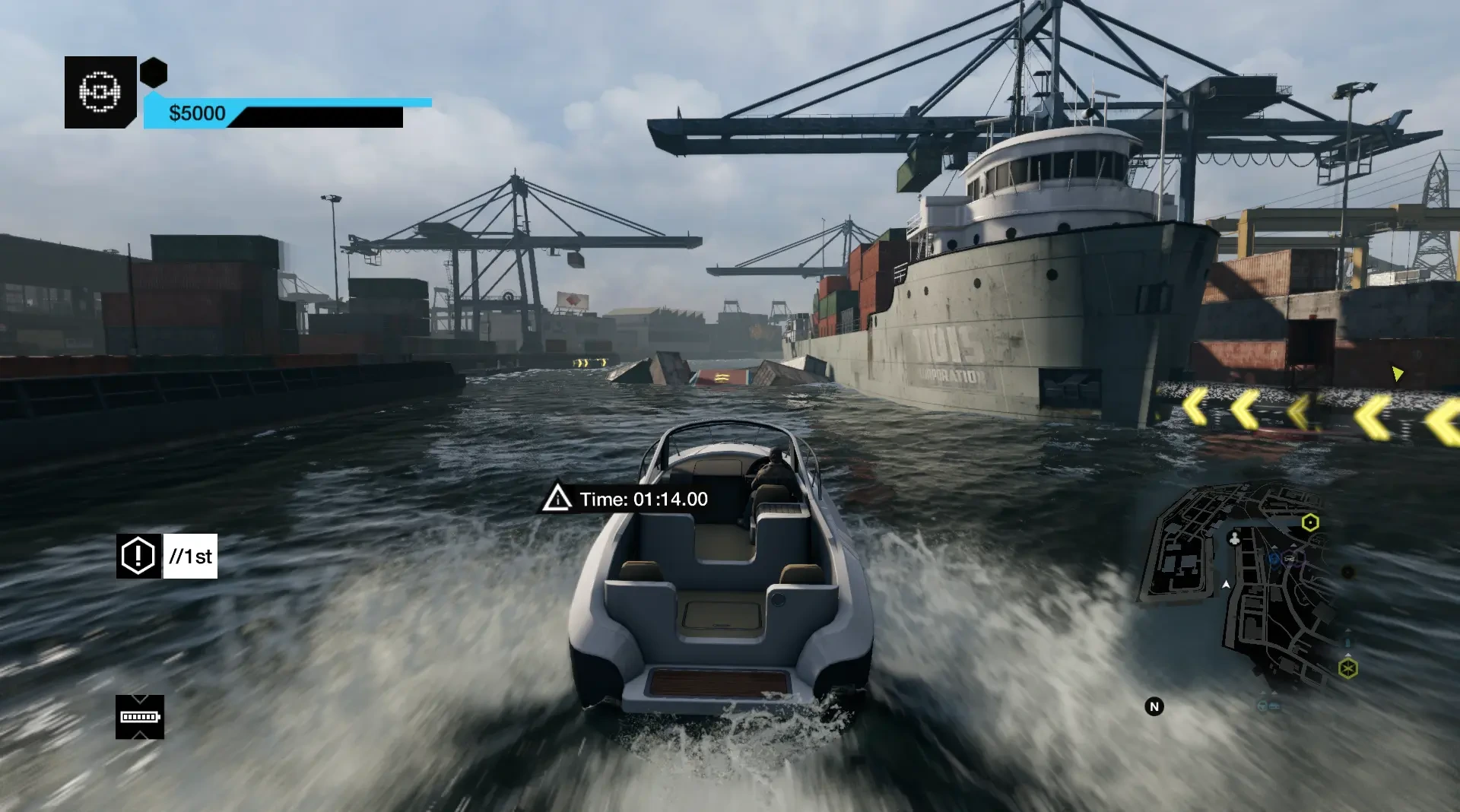Click the N compass indicator near the minimap
The height and width of the screenshot is (812, 1460).
(x=1154, y=706)
